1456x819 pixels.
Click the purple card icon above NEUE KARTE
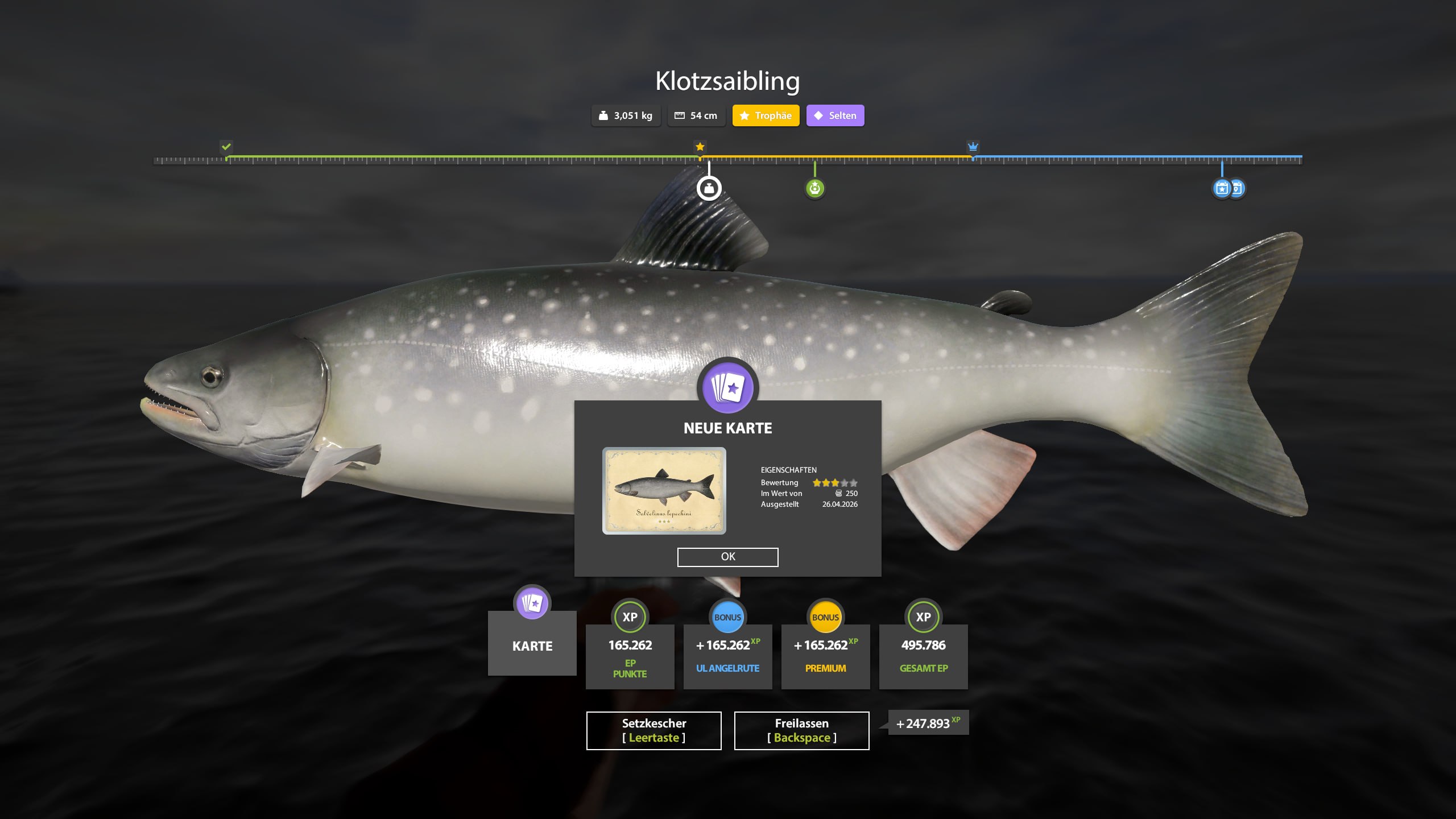[727, 388]
